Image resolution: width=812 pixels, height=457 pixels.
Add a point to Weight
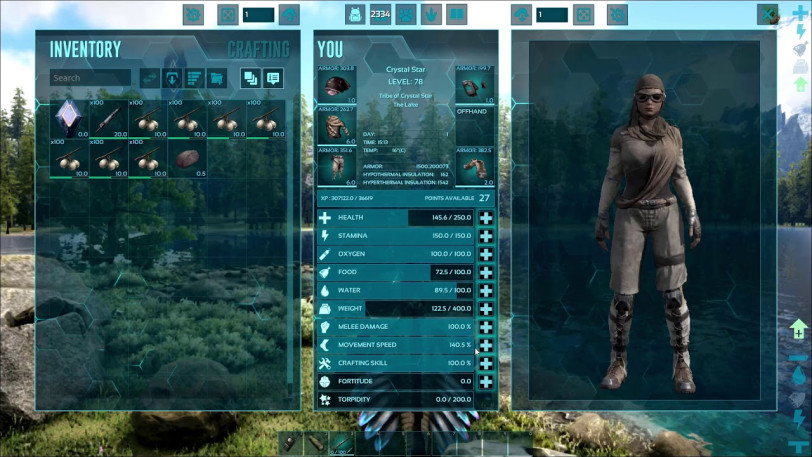pyautogui.click(x=486, y=309)
